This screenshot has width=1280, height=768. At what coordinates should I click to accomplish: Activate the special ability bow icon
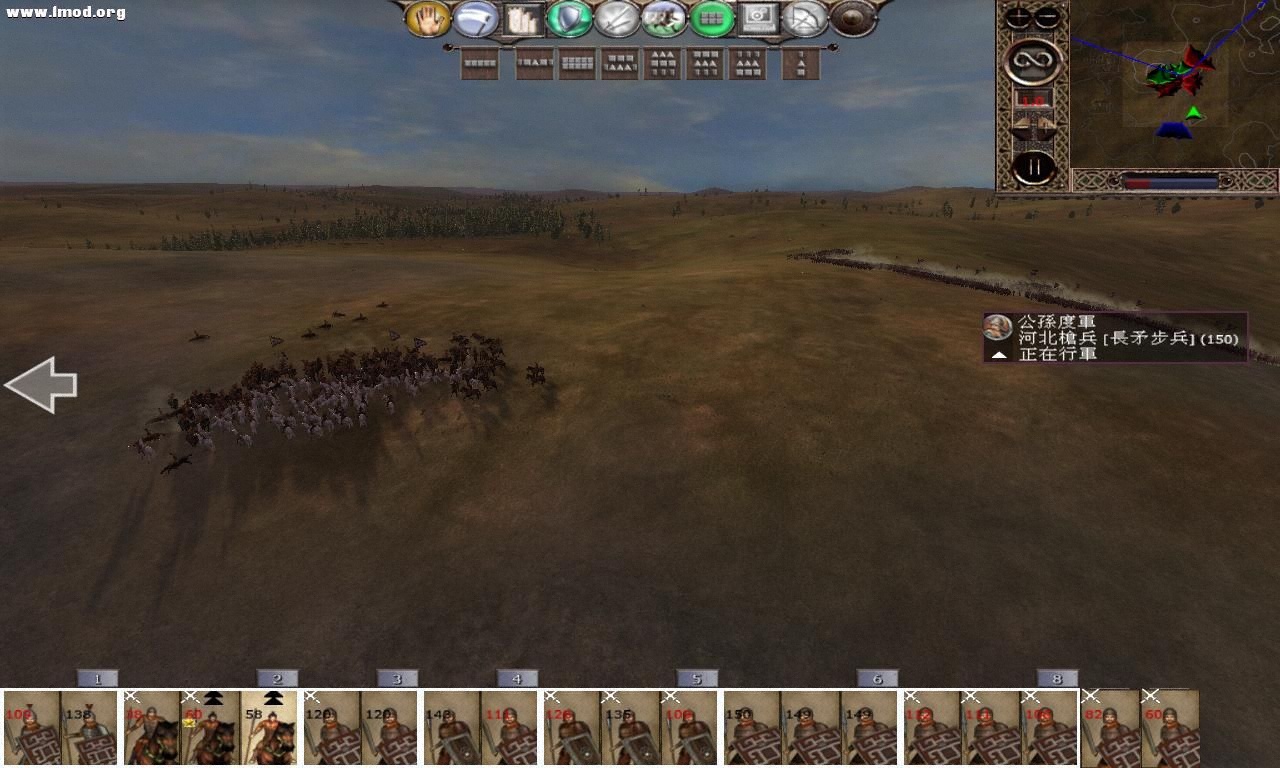pyautogui.click(x=805, y=20)
